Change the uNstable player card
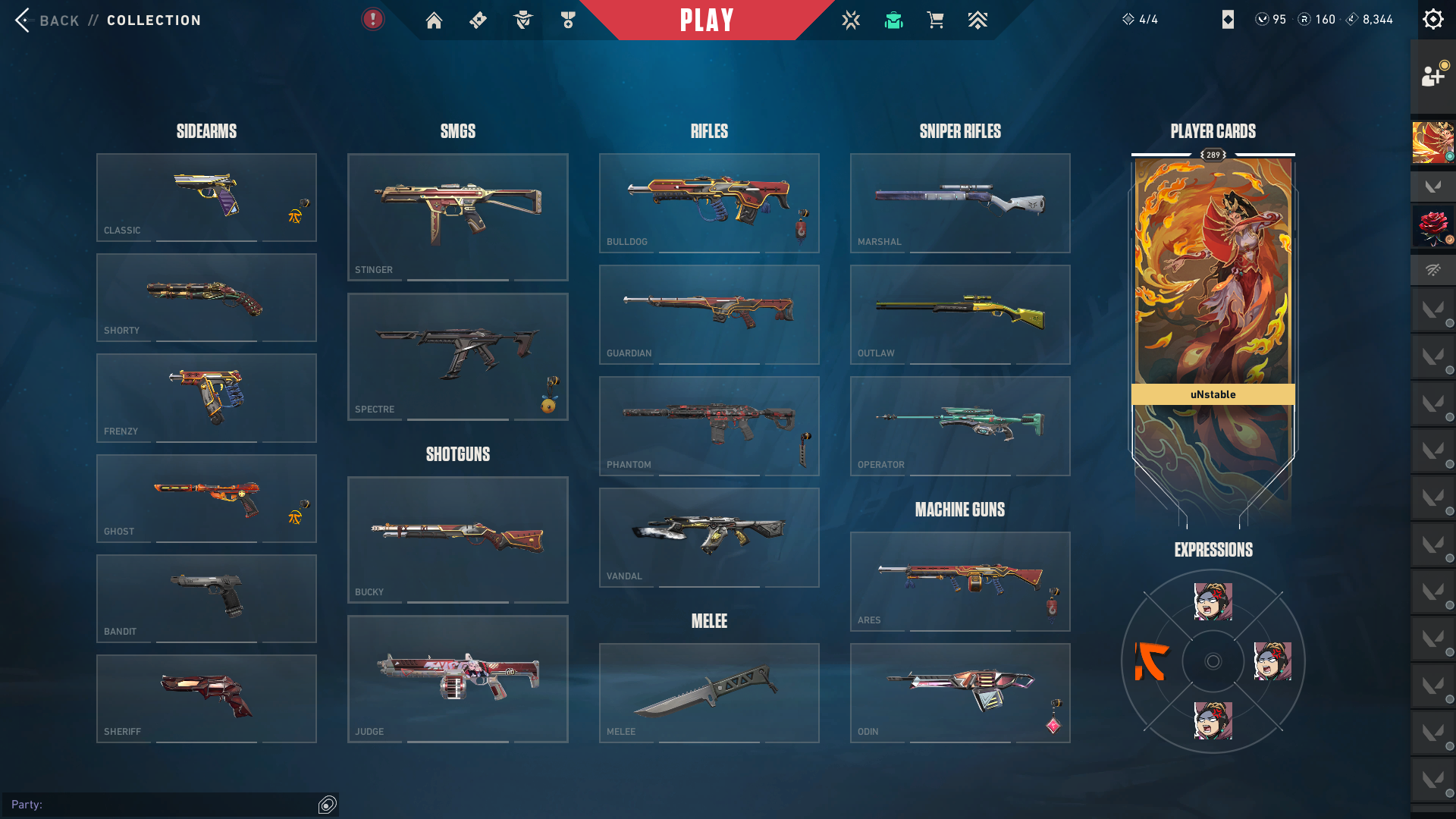 pyautogui.click(x=1213, y=303)
